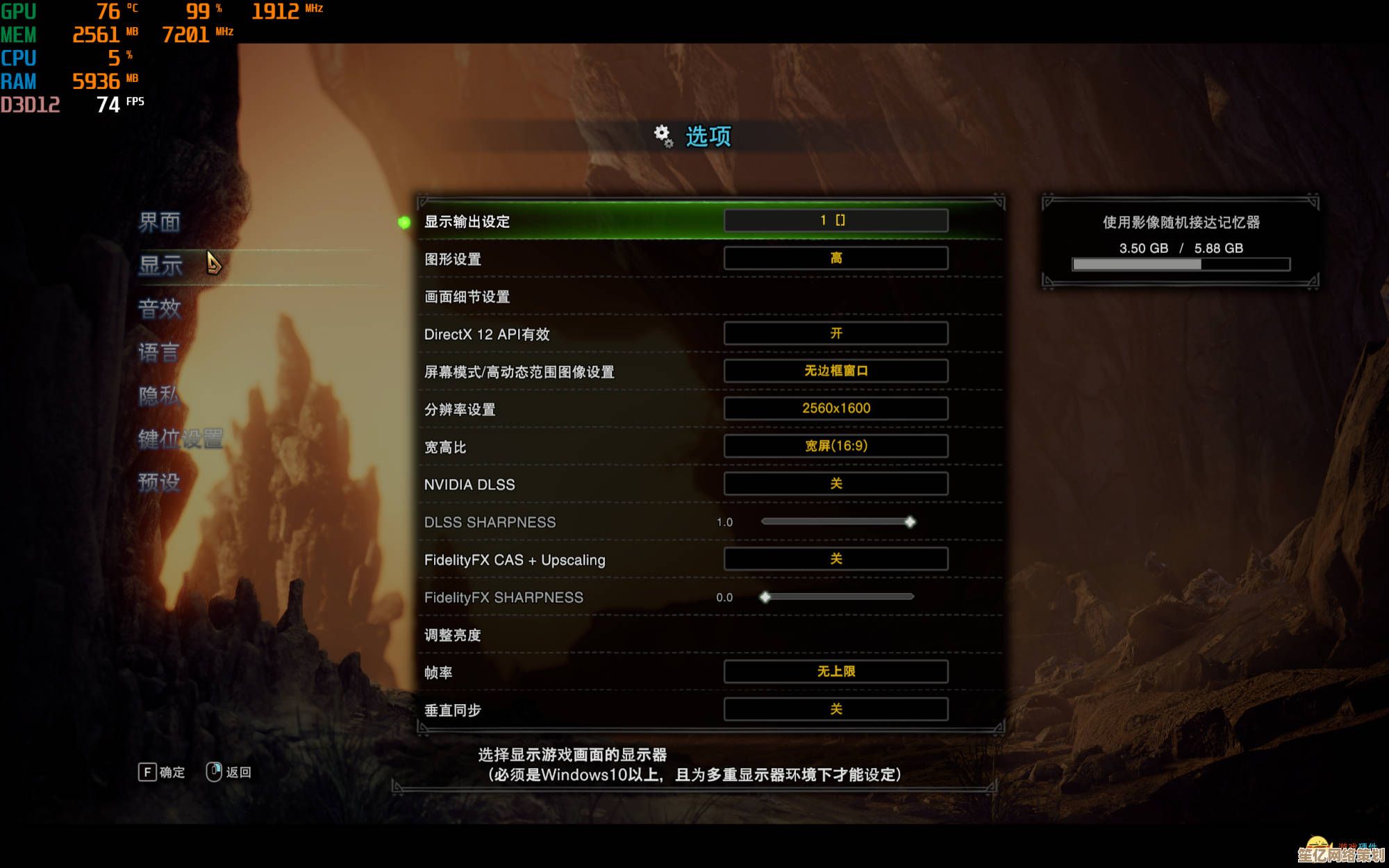Open the 界面 (Interface) settings category

tap(159, 222)
